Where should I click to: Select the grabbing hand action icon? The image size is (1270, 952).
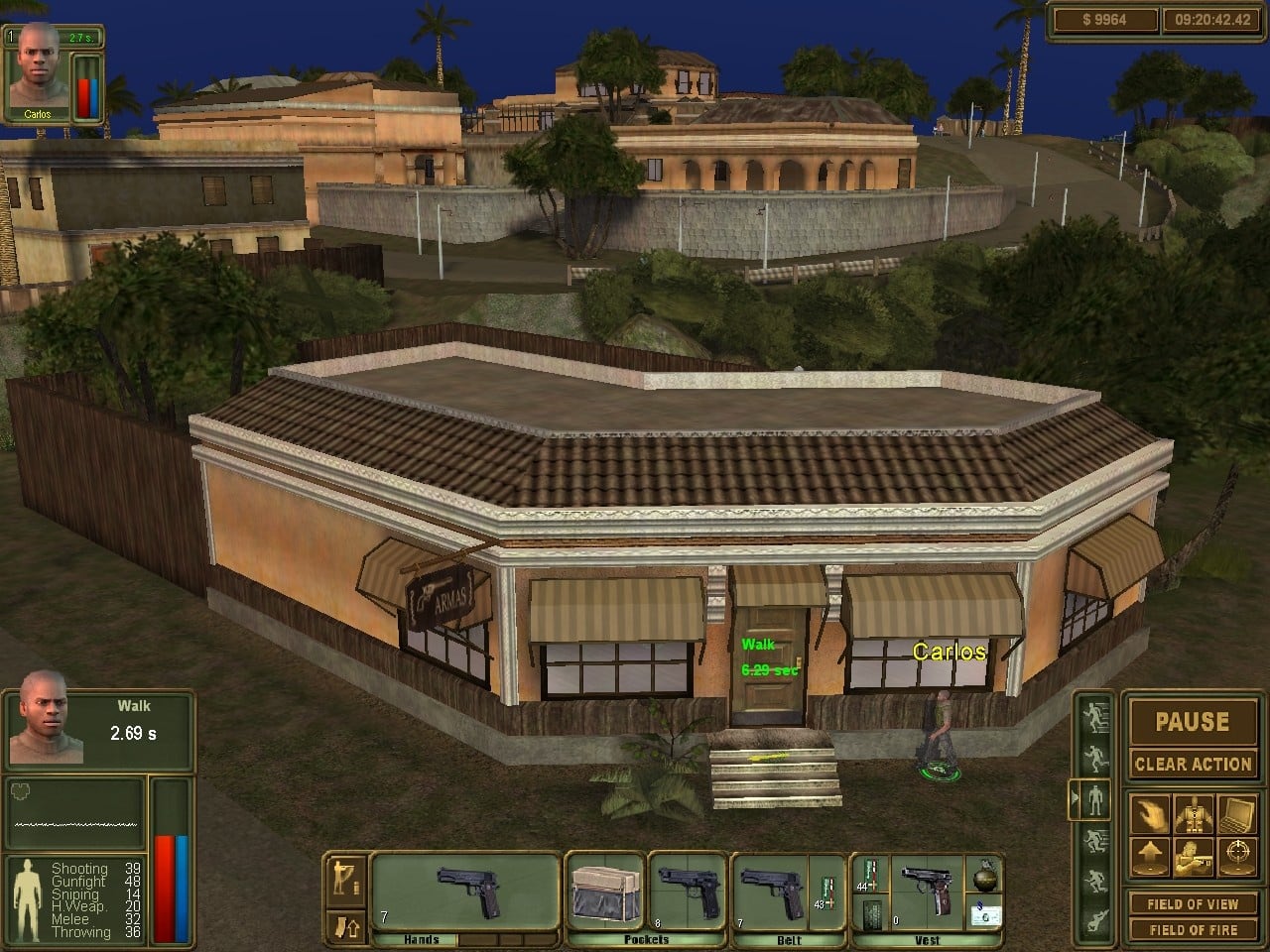(1148, 815)
